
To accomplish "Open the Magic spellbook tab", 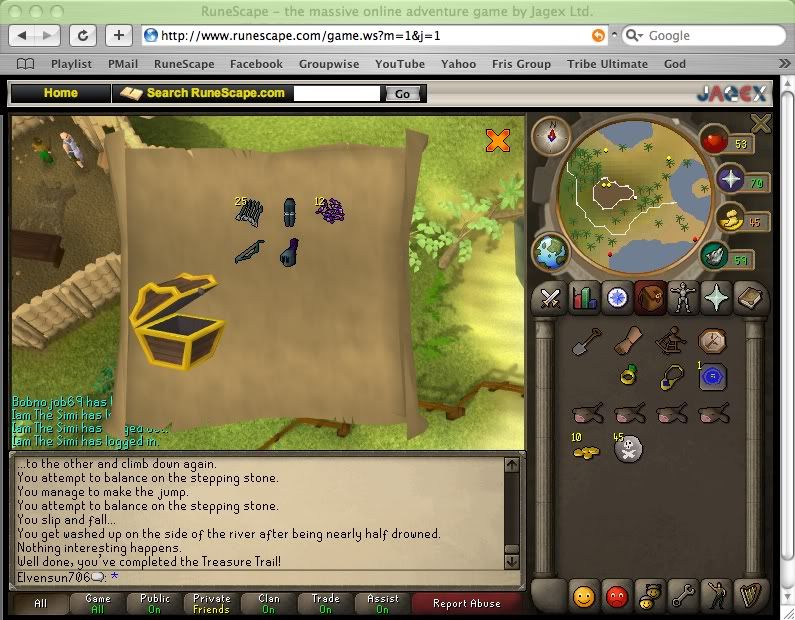I will (750, 299).
